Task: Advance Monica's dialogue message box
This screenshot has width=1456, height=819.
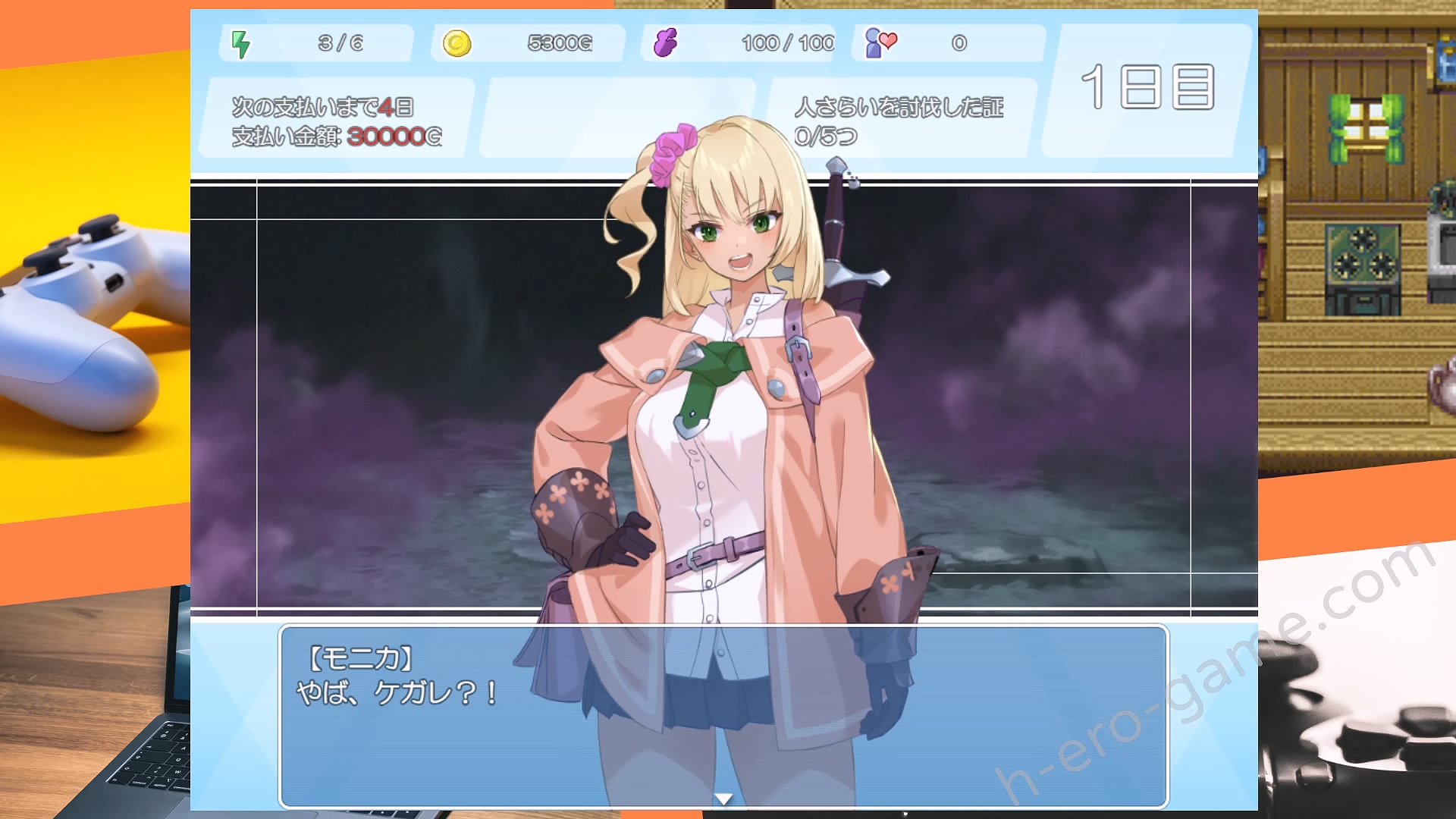Action: pyautogui.click(x=723, y=716)
